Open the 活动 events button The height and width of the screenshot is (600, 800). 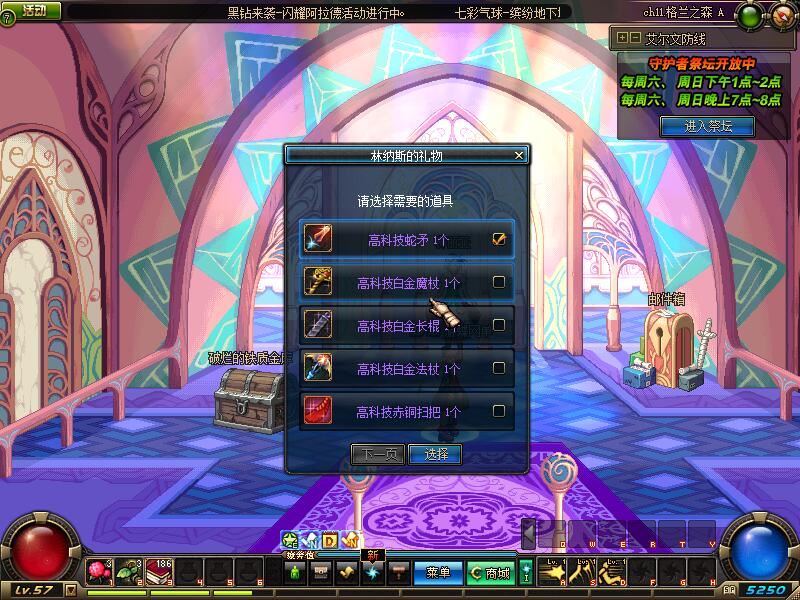34,10
